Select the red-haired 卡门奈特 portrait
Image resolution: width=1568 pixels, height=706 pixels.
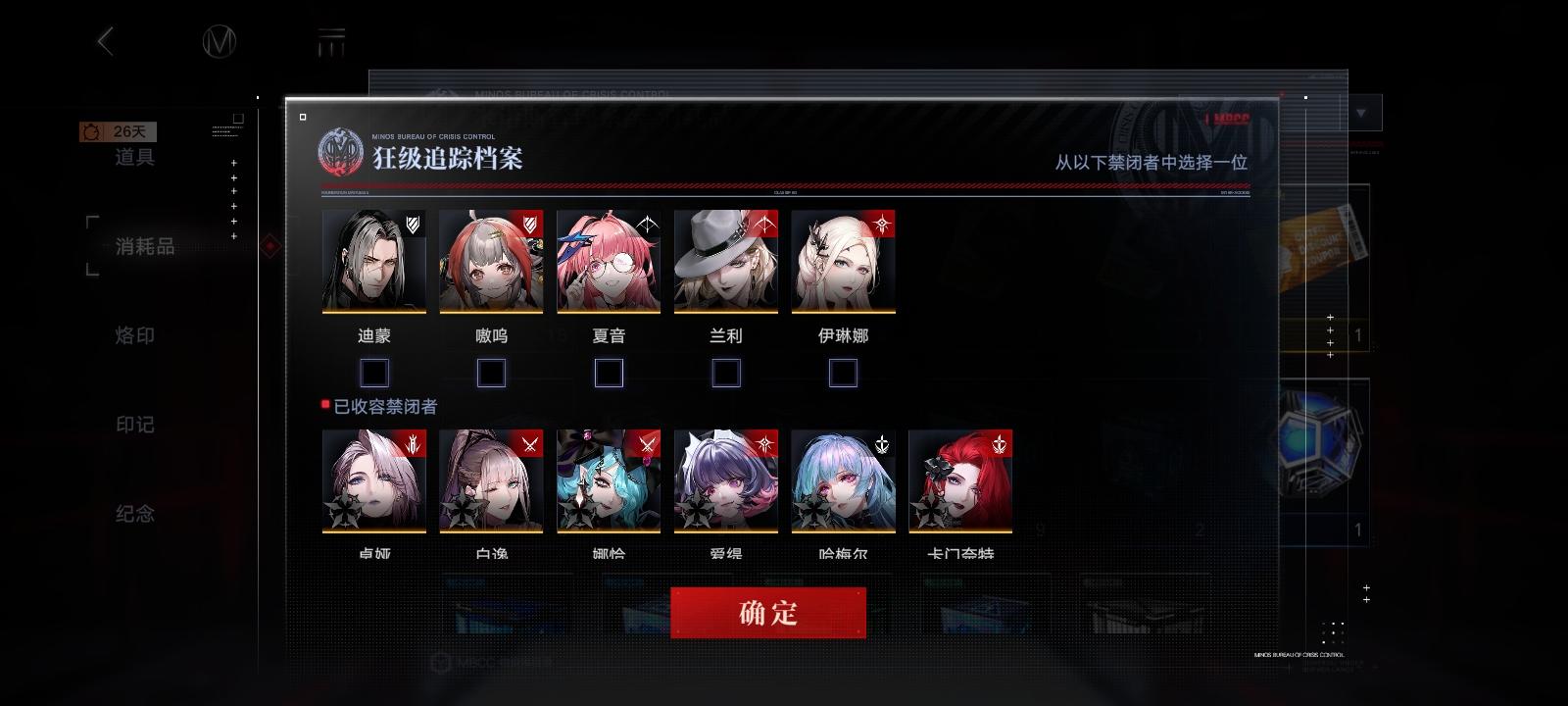[960, 480]
